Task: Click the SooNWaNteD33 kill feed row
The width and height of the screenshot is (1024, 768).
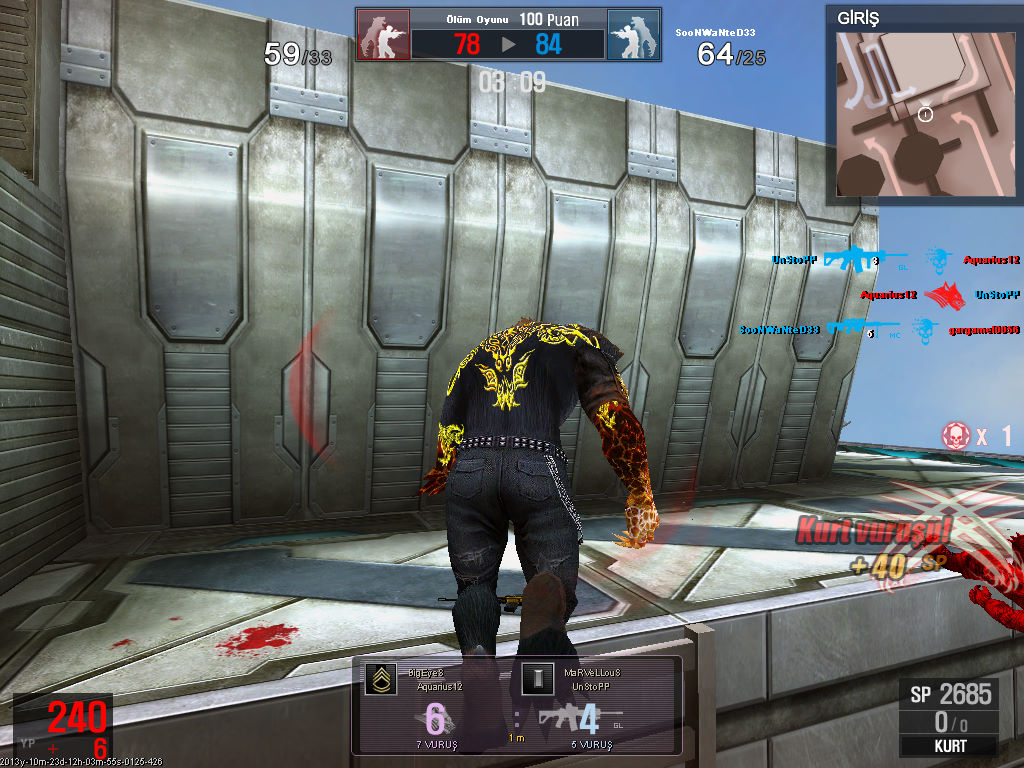Action: point(880,329)
